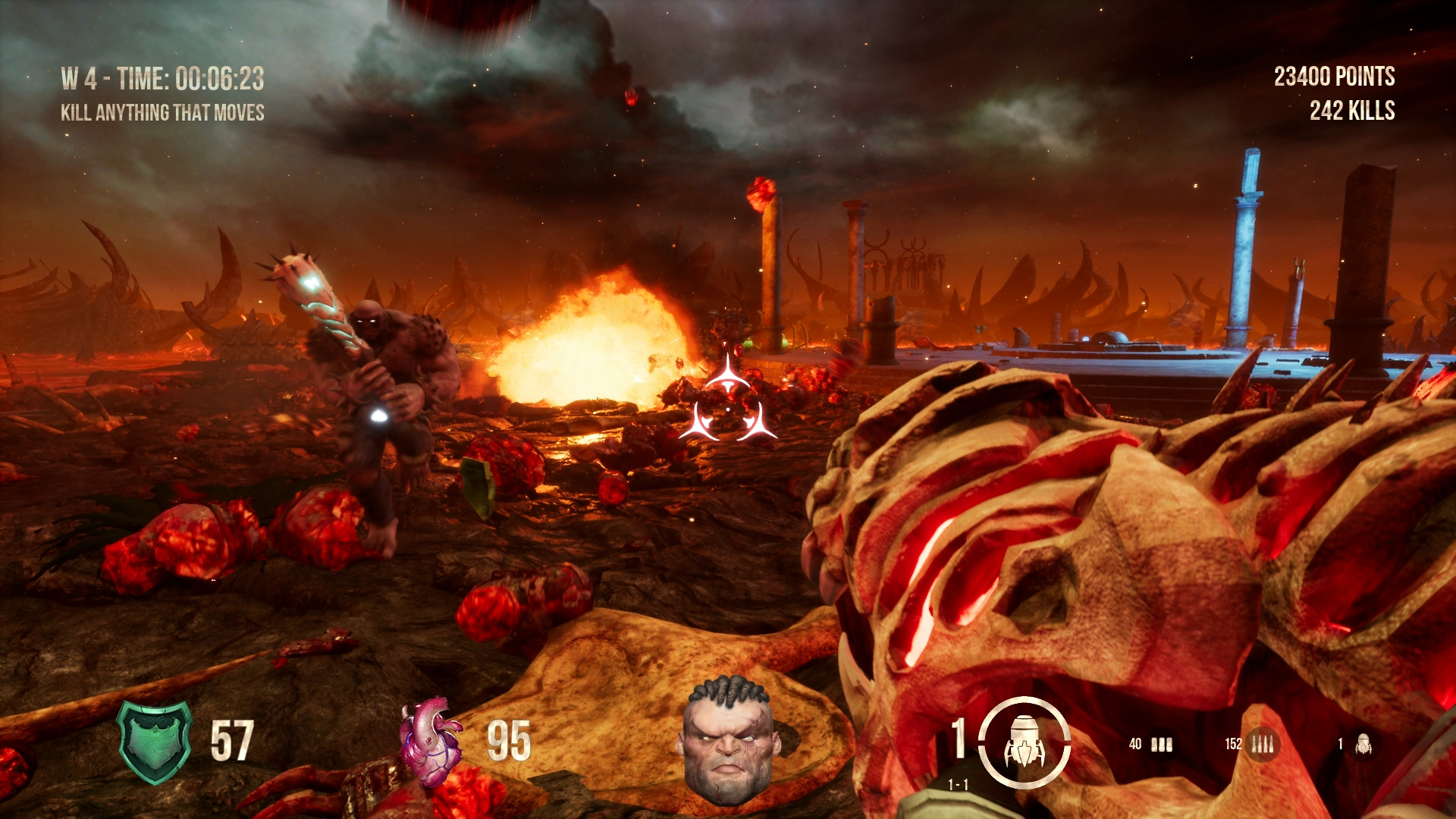This screenshot has width=1456, height=819.
Task: Switch to the rifle bullets ammo icon
Action: click(x=1262, y=744)
